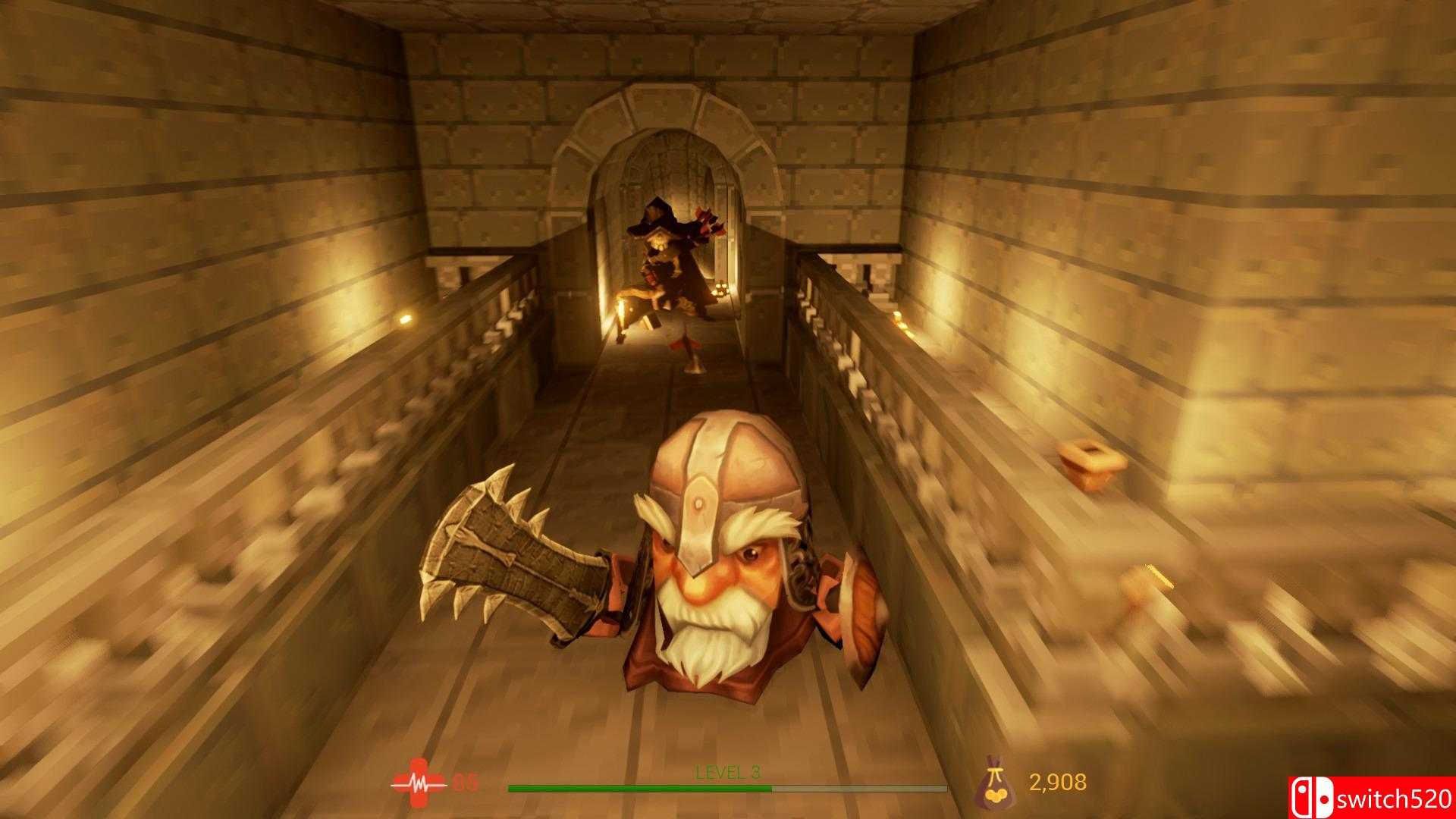Viewport: 1456px width, 819px height.
Task: Click the heartbeat line inside the health cross
Action: [417, 786]
